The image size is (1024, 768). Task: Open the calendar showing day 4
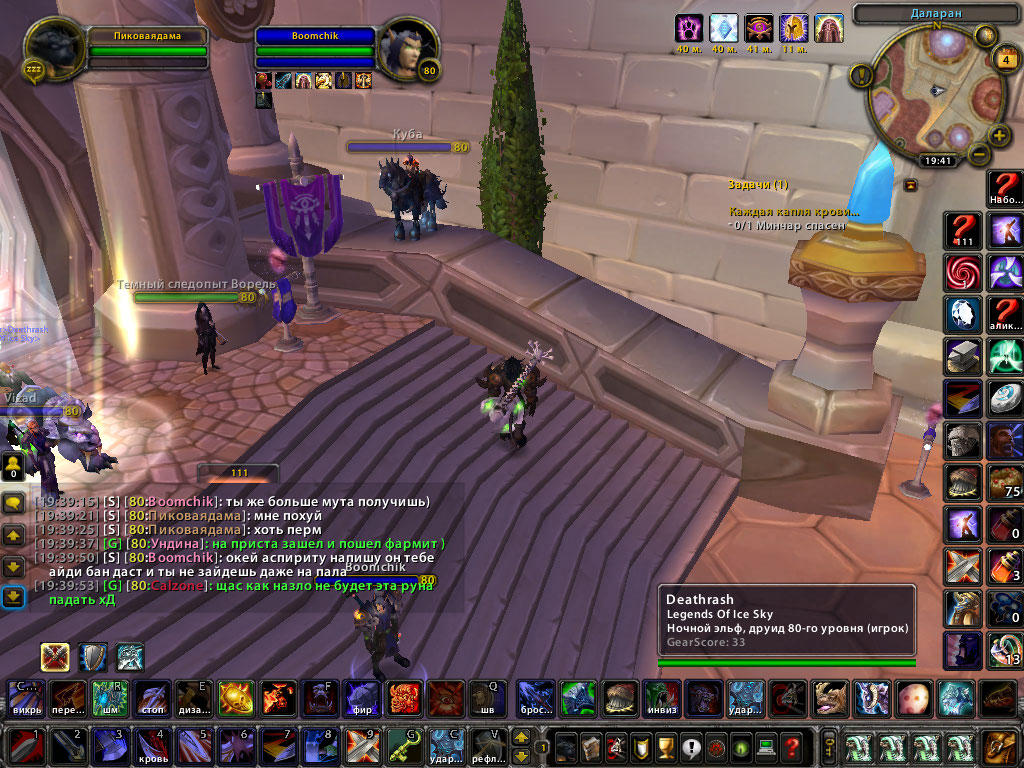click(1003, 60)
